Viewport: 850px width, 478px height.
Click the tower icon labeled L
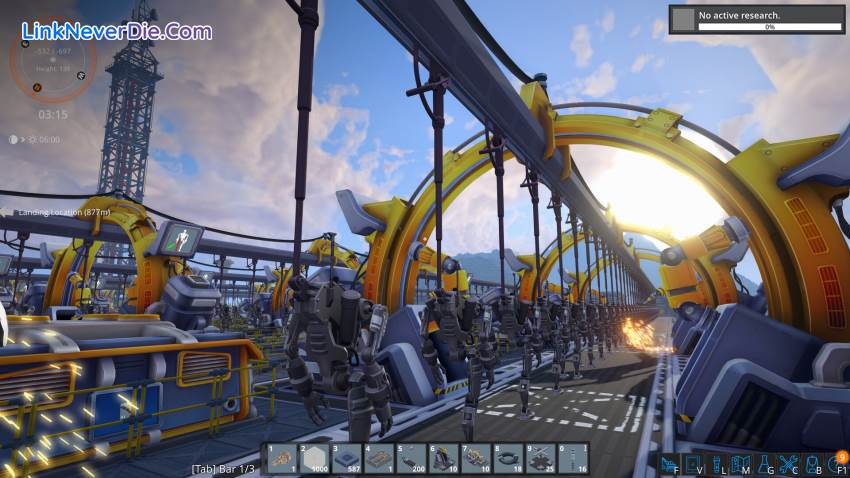pos(716,463)
